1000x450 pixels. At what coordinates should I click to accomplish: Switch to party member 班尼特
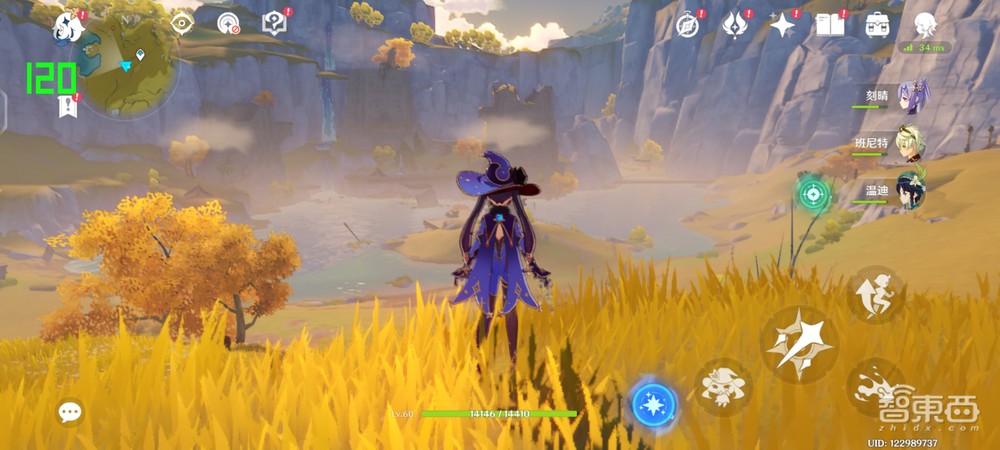point(911,143)
